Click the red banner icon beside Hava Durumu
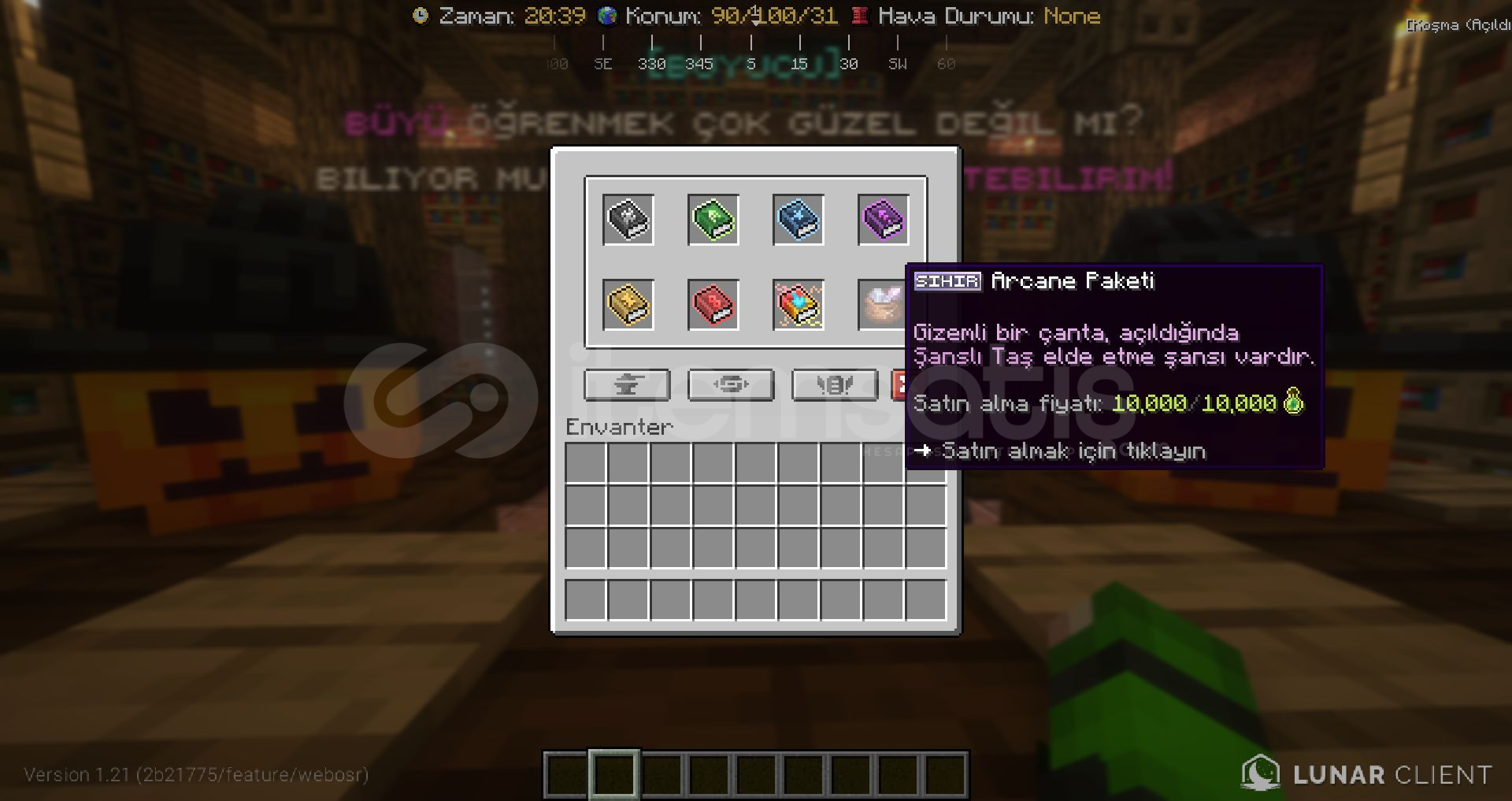 [x=858, y=15]
